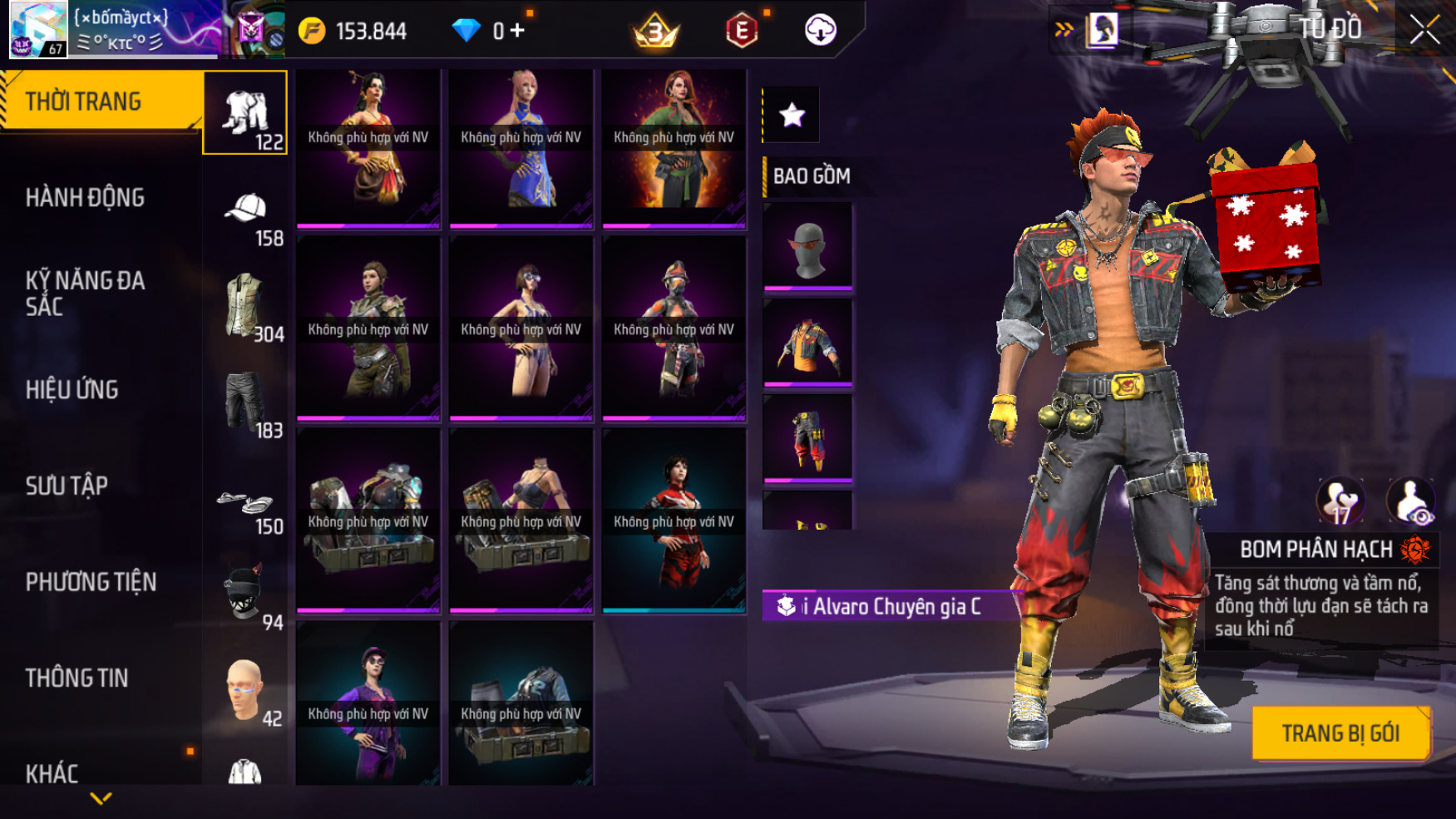Open the player profile avatar
This screenshot has width=1456, height=819.
(x=37, y=30)
